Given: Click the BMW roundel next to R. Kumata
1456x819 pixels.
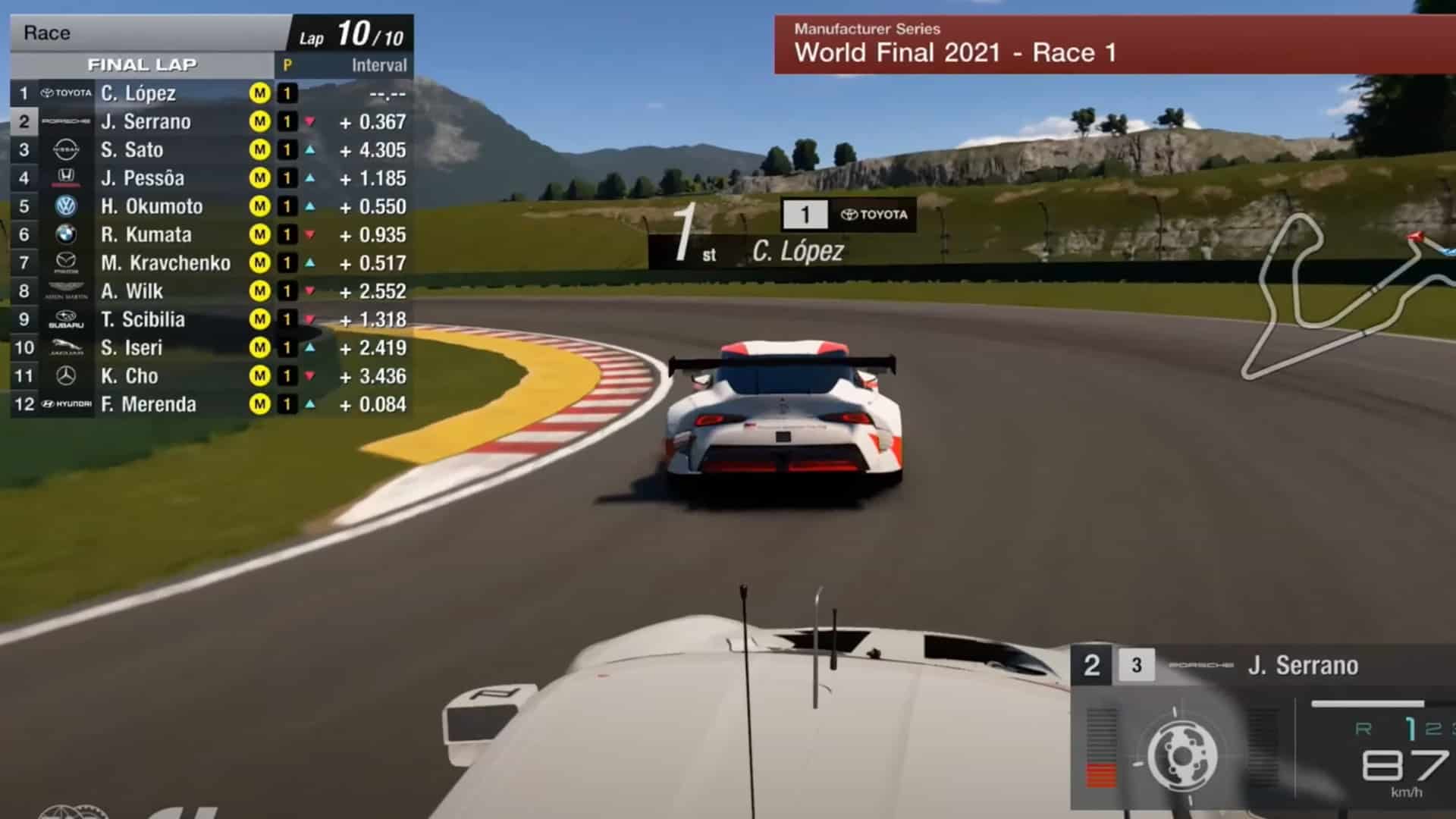Looking at the screenshot, I should [67, 234].
